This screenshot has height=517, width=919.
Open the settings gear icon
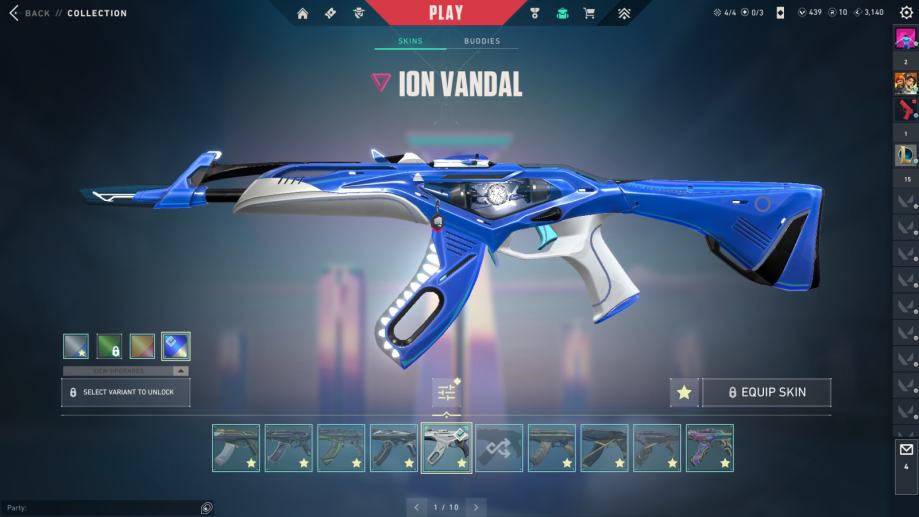906,13
